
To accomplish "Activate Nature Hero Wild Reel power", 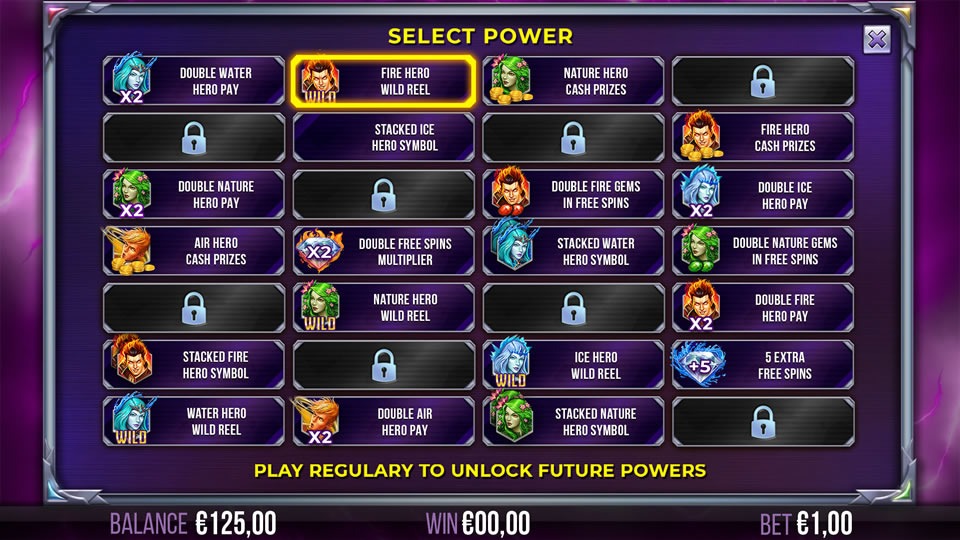I will [x=383, y=307].
